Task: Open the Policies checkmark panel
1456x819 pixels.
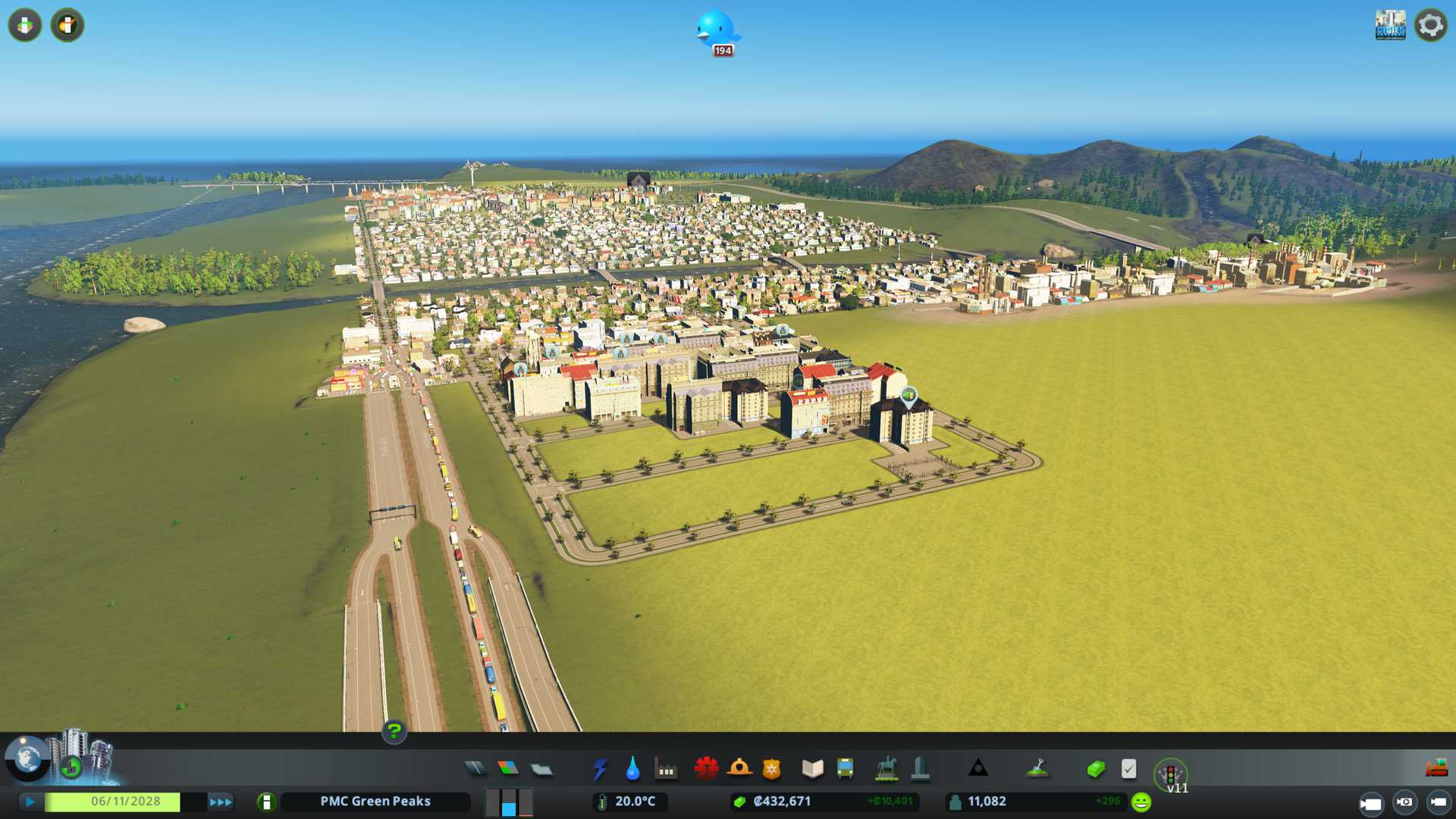Action: [x=1128, y=769]
